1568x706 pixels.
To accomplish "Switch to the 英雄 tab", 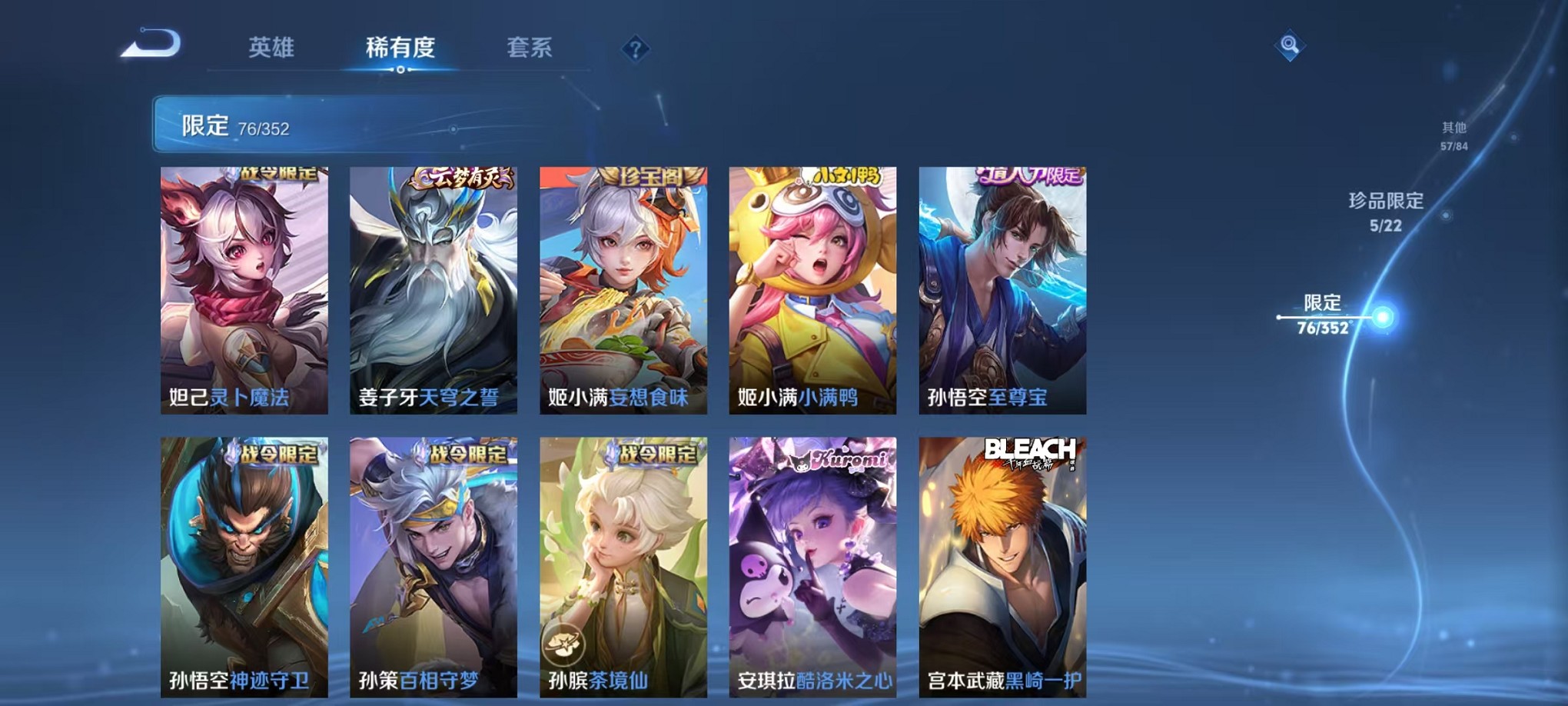I will pos(273,46).
